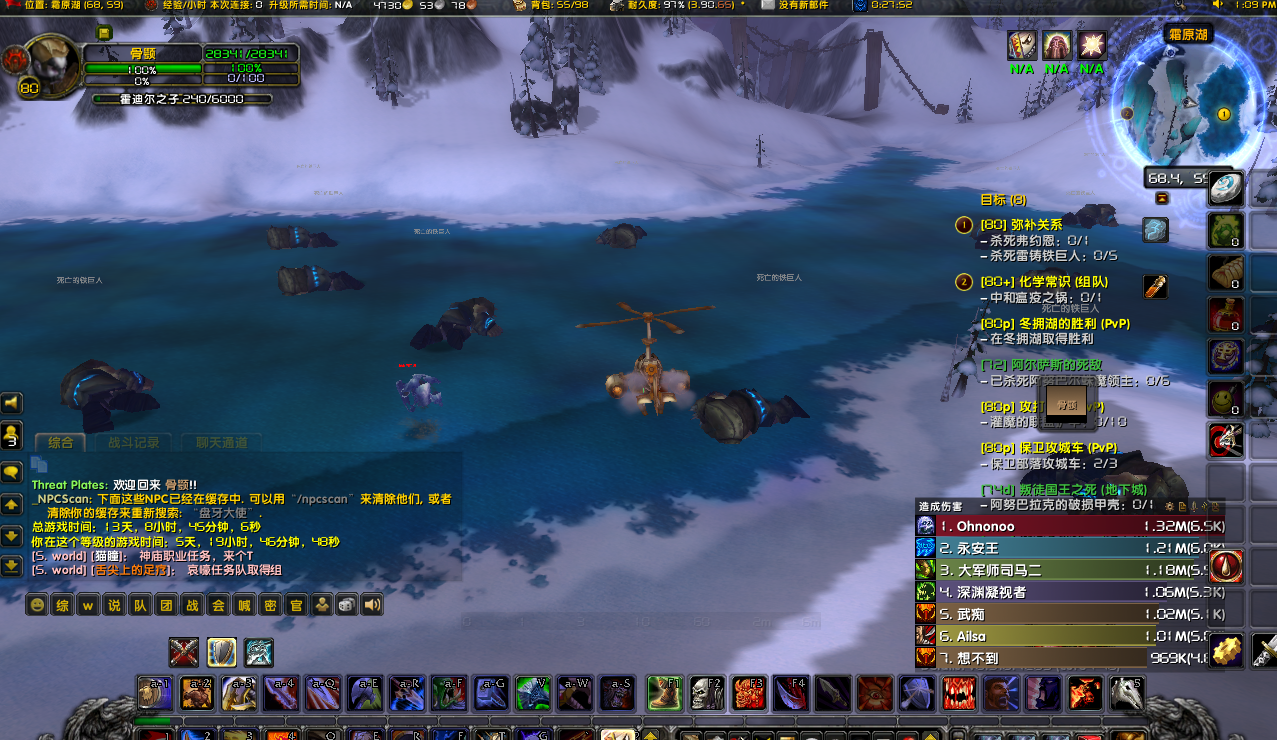Screen dimensions: 1277x740
Task: Select the 综合 chat tab
Action: pos(60,442)
